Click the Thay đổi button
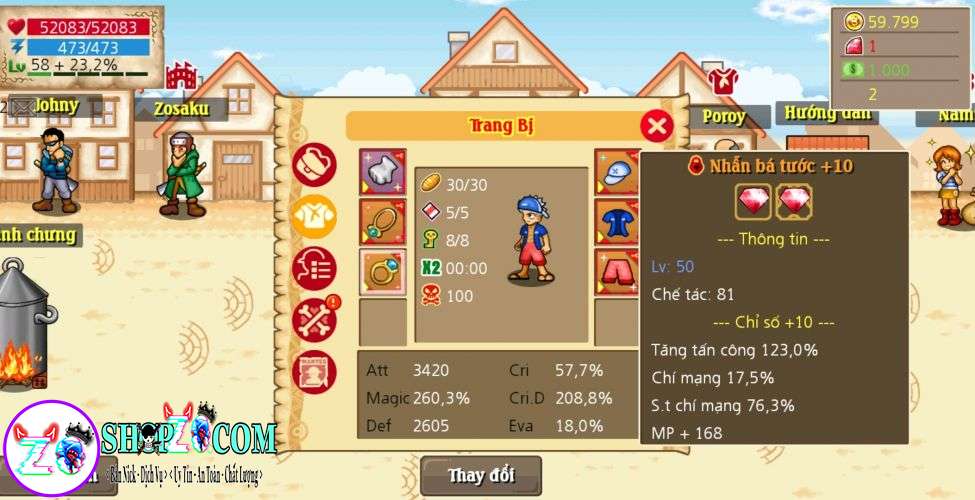Viewport: 975px width, 500px height. 480,474
